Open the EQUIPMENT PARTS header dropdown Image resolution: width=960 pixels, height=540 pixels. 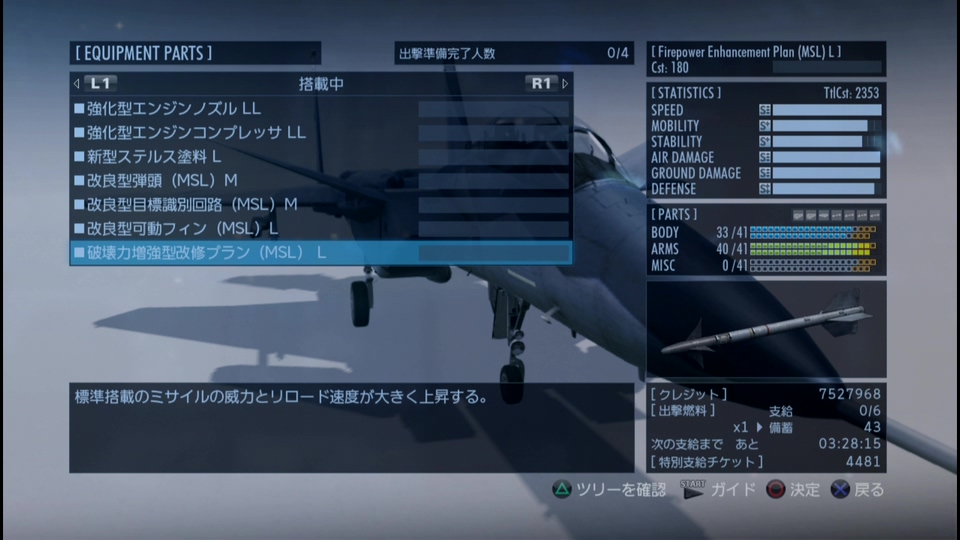[195, 53]
